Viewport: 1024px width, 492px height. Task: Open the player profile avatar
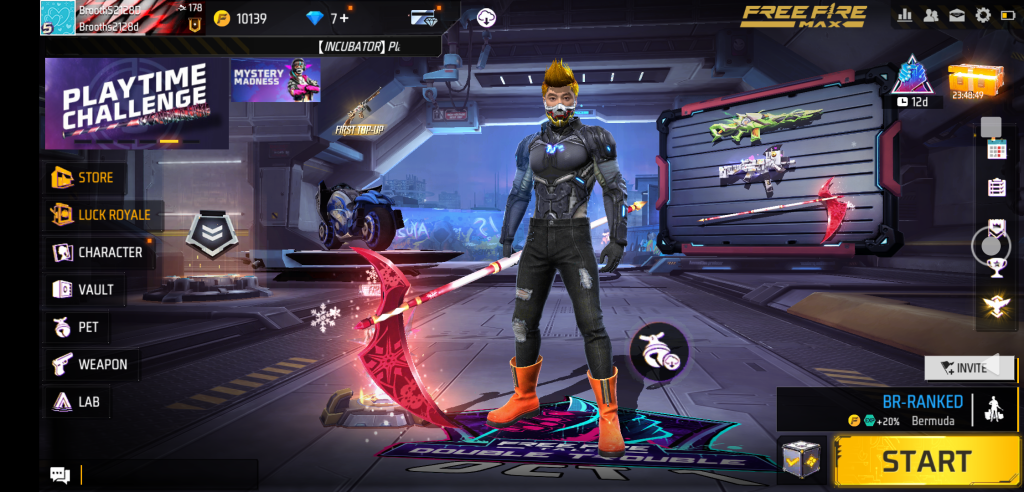coord(58,17)
